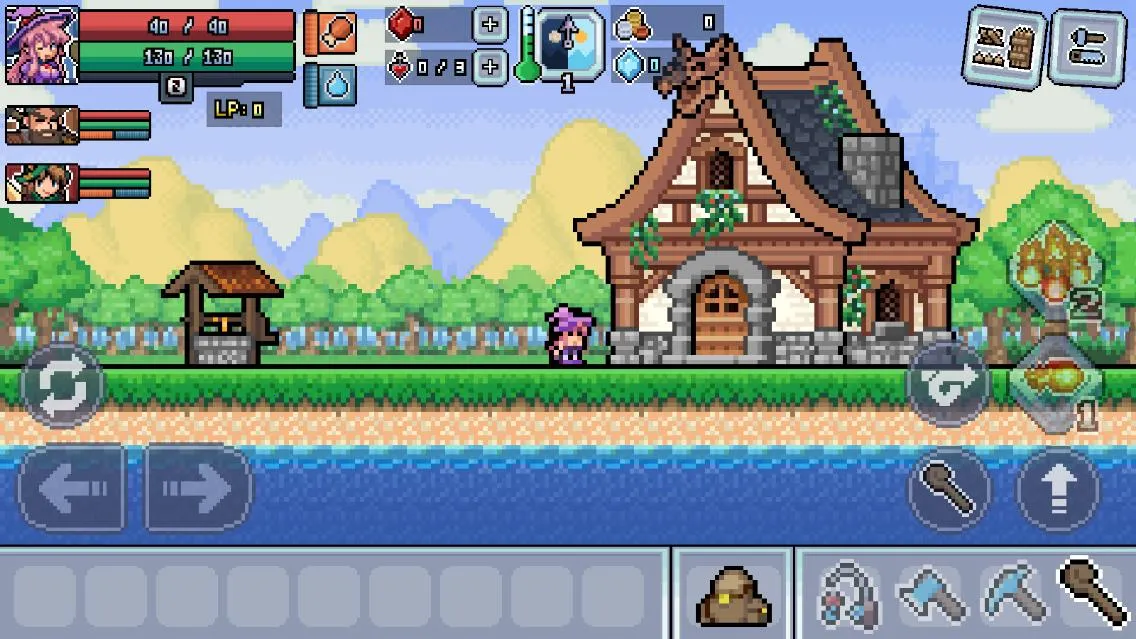Viewport: 1136px width, 639px height.
Task: Add red gems with the plus button
Action: tap(489, 24)
